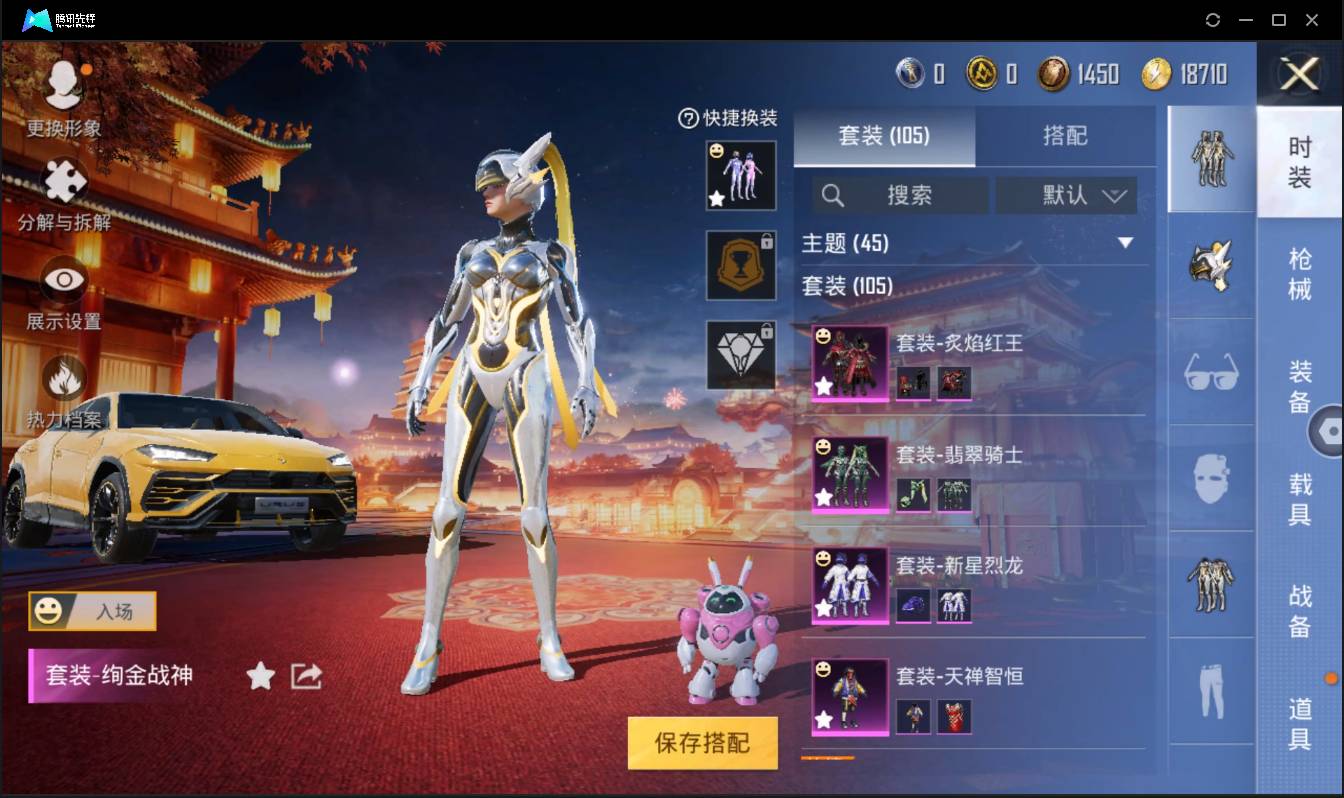This screenshot has height=798, width=1344.
Task: Collapse the 主题 (45) section
Action: [x=1127, y=243]
